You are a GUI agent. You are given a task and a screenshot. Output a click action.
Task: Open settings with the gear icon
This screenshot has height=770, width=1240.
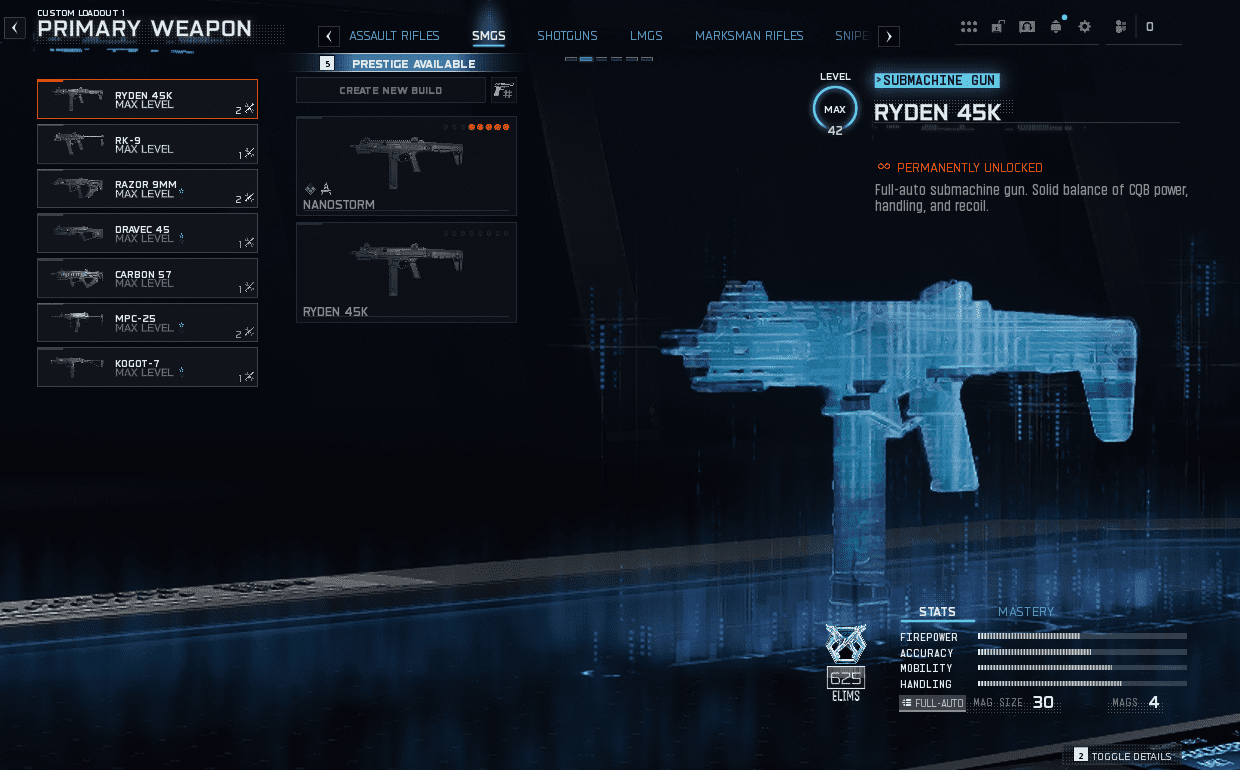[x=1085, y=27]
